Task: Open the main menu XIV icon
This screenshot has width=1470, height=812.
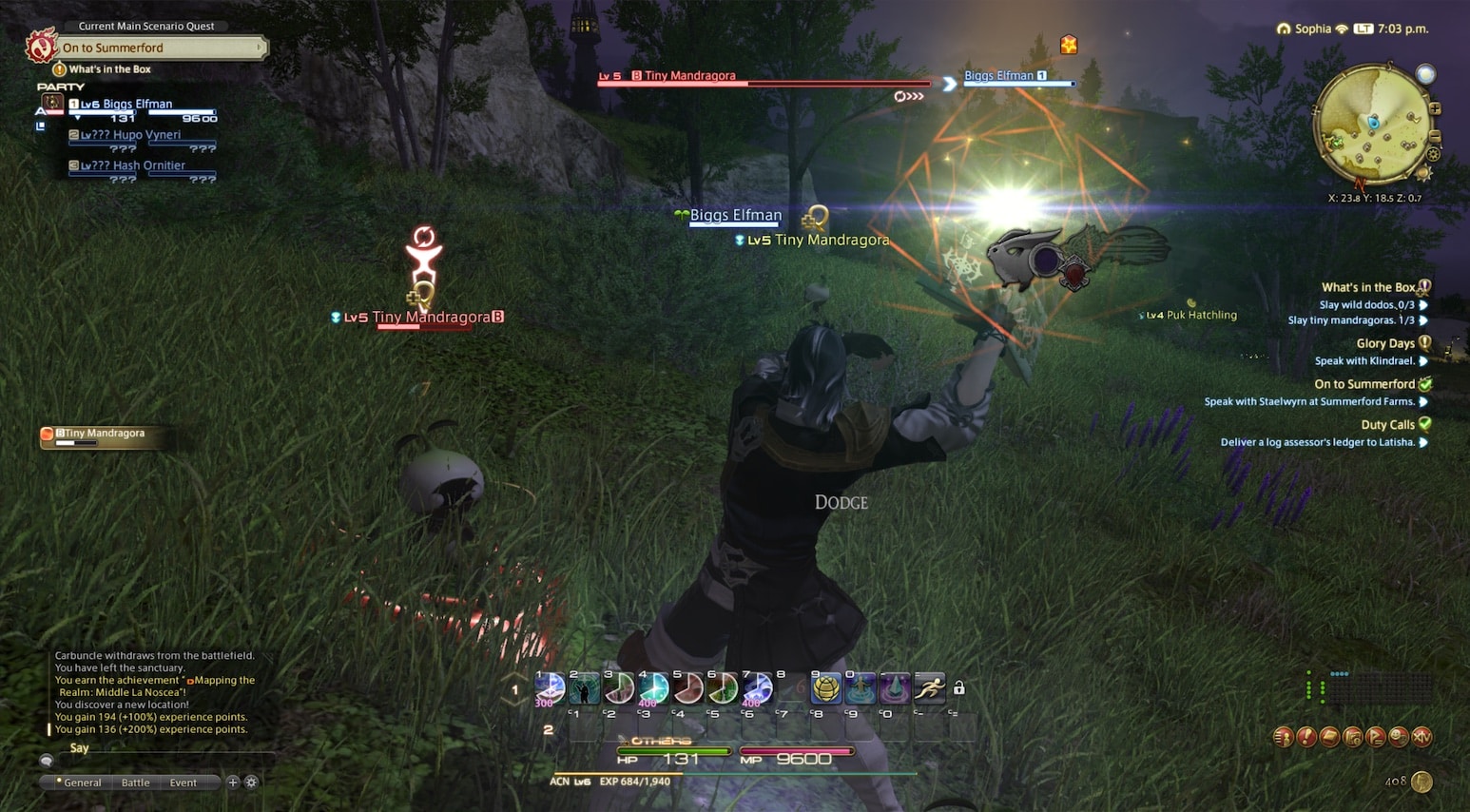Action: 1421,737
